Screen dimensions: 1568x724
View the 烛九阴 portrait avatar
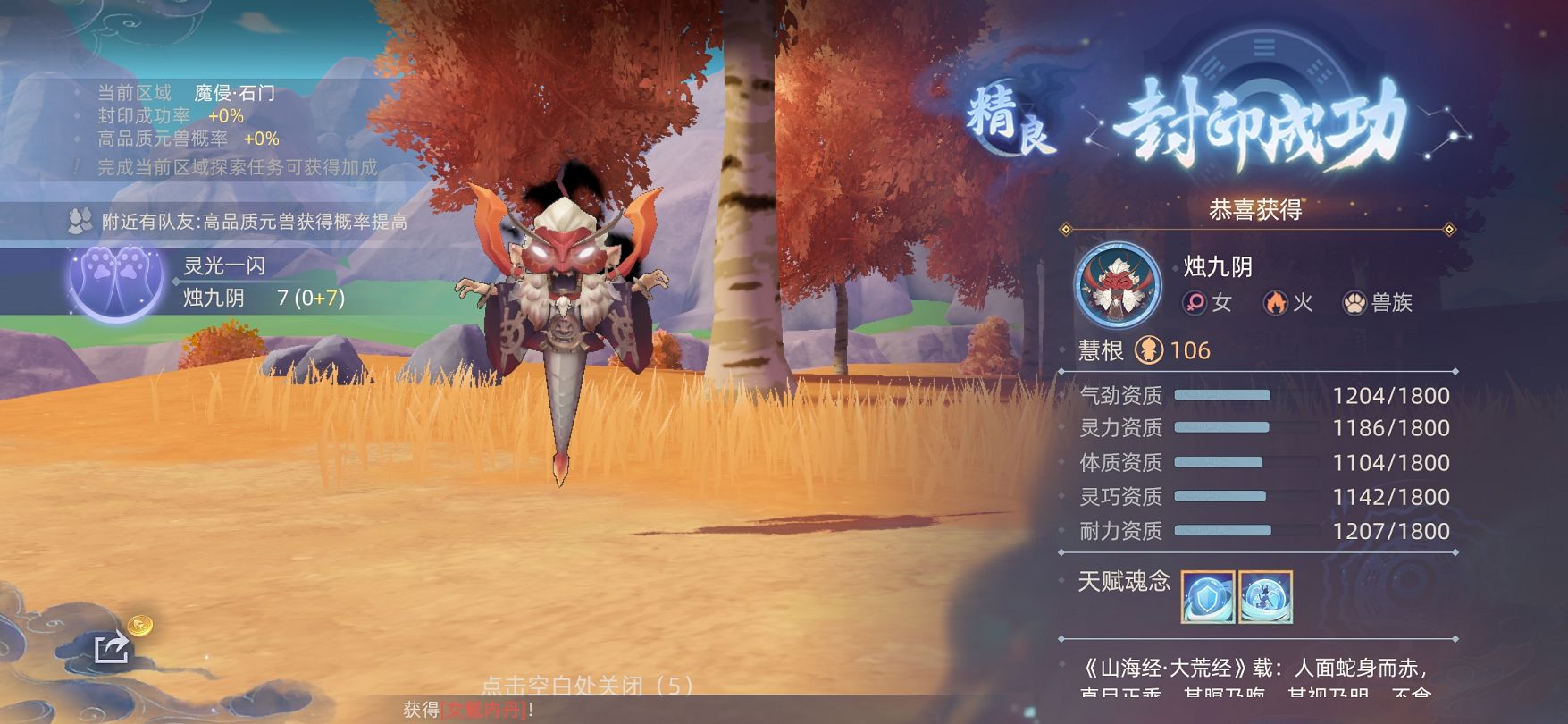point(1118,285)
